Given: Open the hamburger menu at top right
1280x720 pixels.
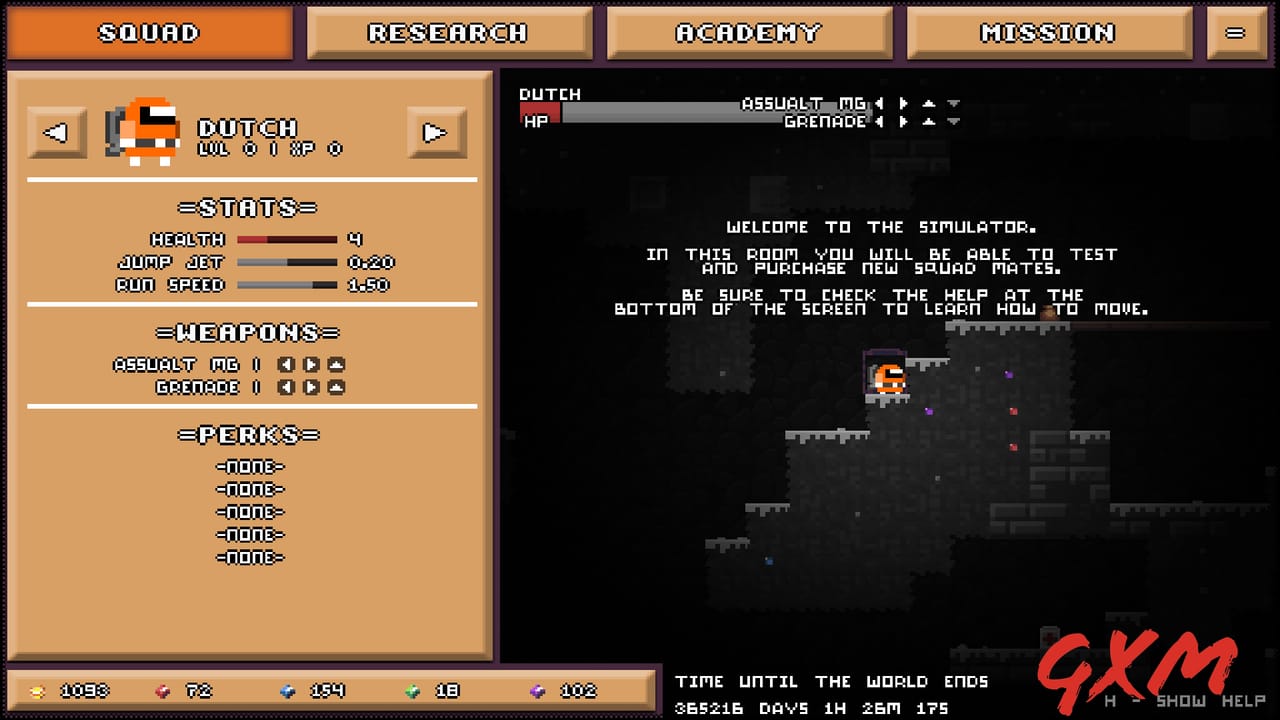Looking at the screenshot, I should pyautogui.click(x=1237, y=32).
